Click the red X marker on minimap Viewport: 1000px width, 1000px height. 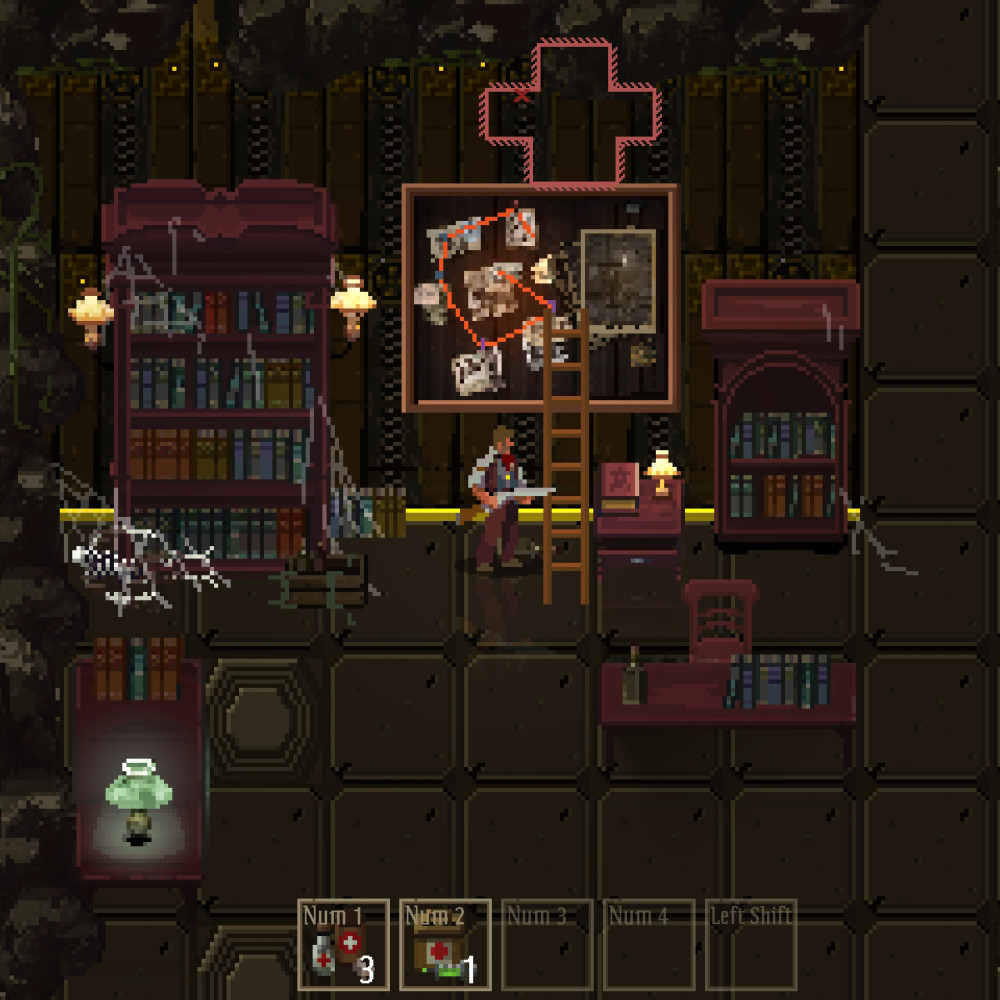click(520, 96)
